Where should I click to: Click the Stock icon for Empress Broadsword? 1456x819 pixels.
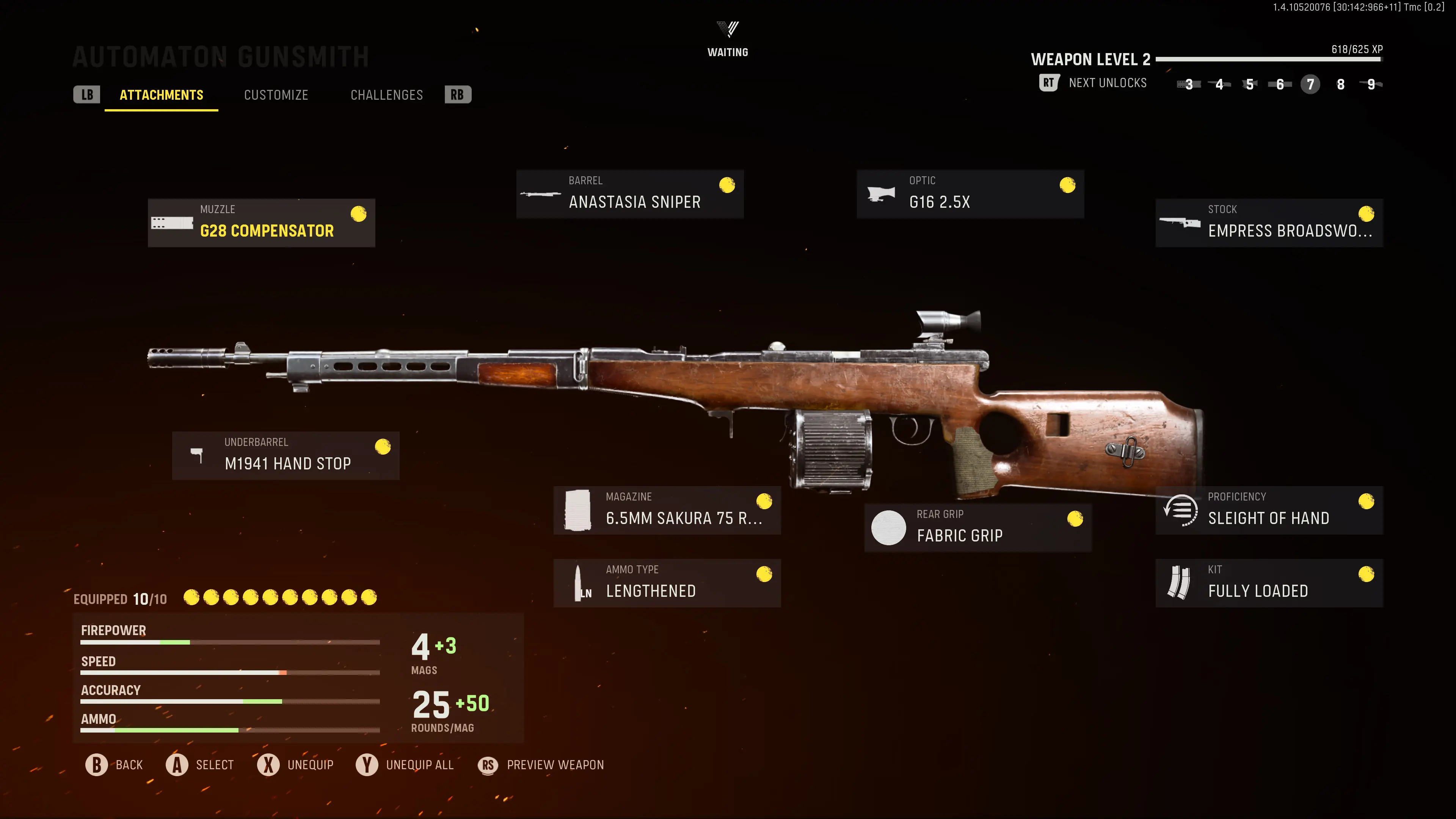1180,221
